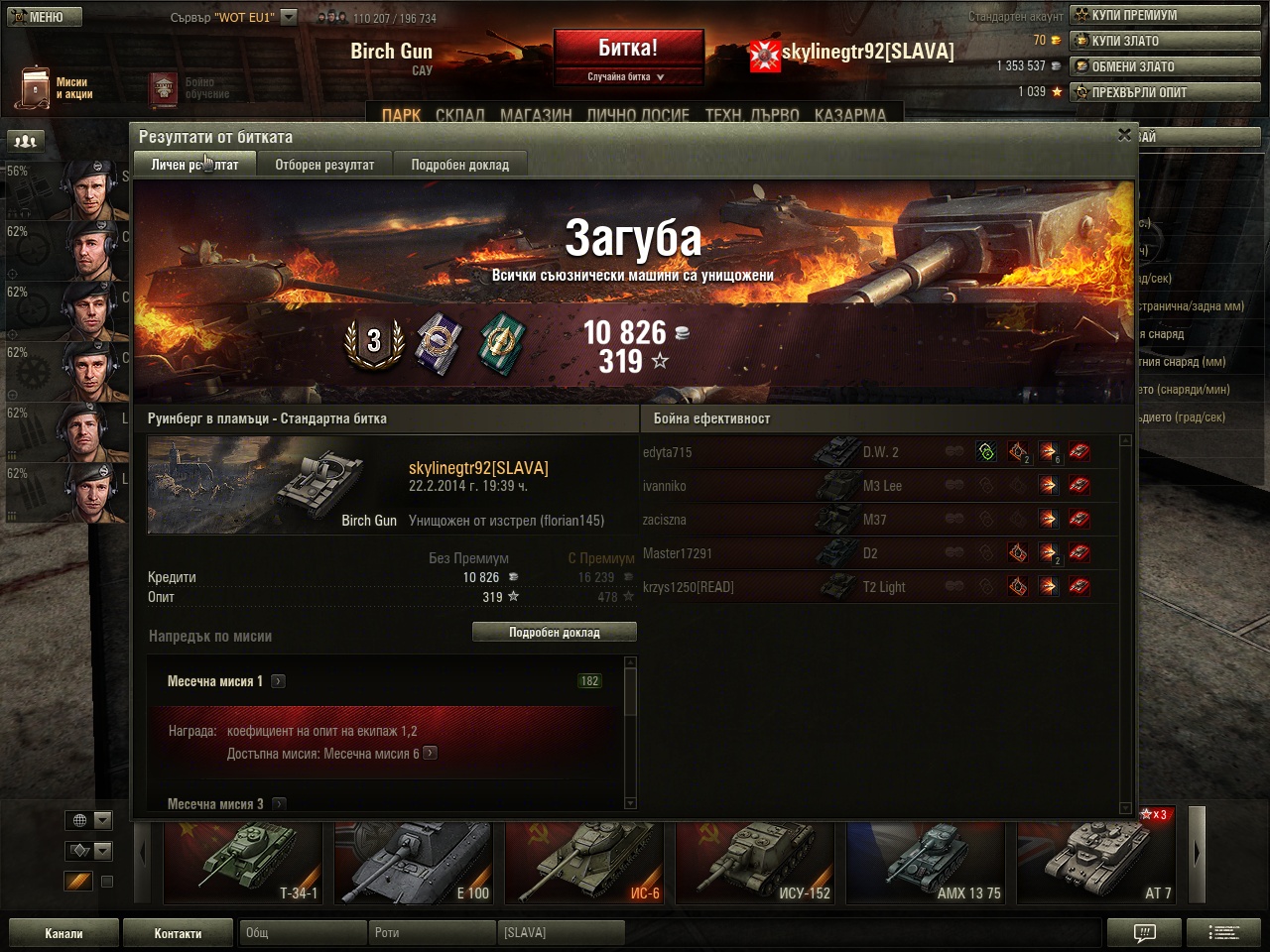Open the МАГАЗИН section
This screenshot has height=952, width=1270.
(x=536, y=115)
